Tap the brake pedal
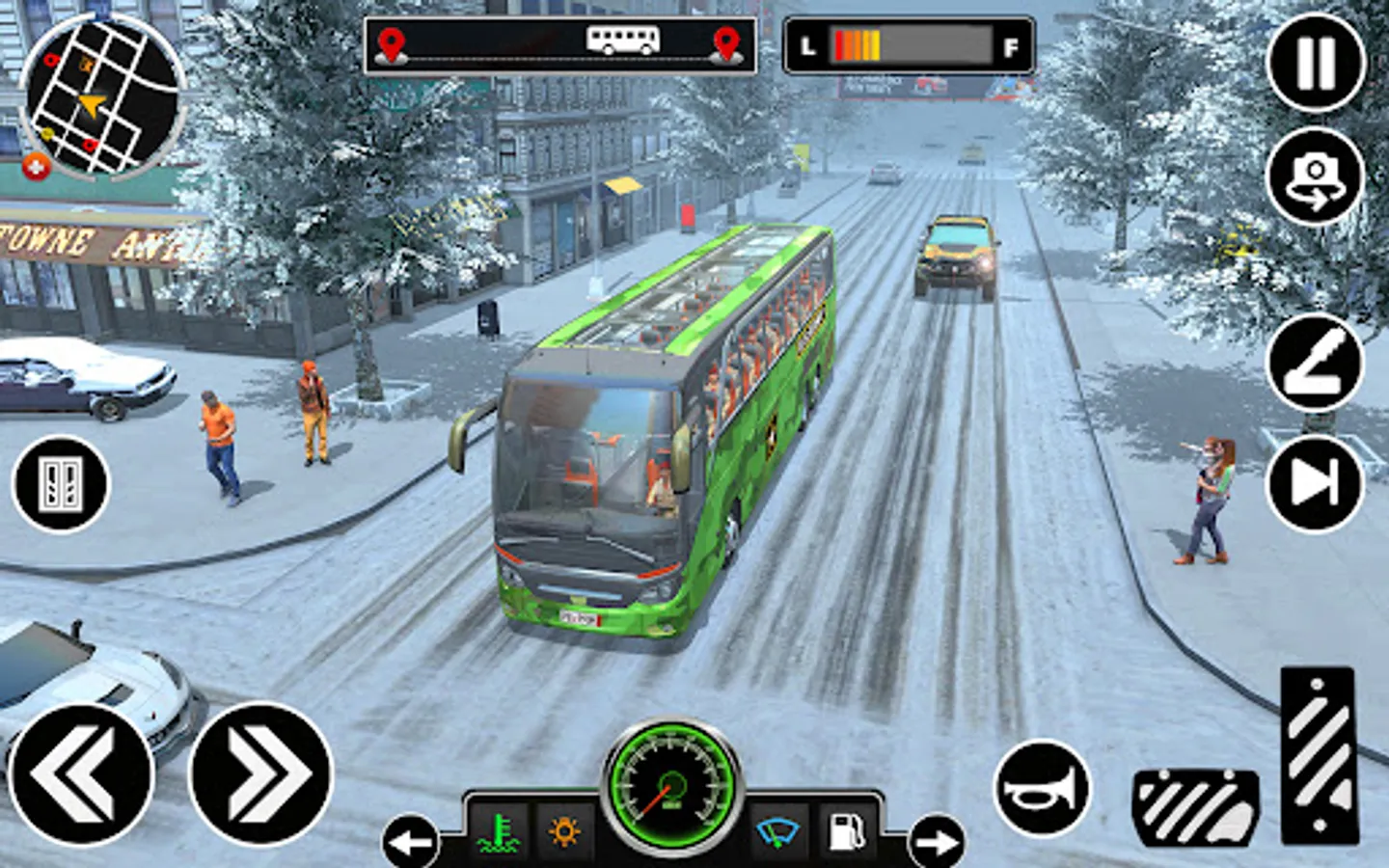Screen dimensions: 1389x868 [x=1196, y=808]
